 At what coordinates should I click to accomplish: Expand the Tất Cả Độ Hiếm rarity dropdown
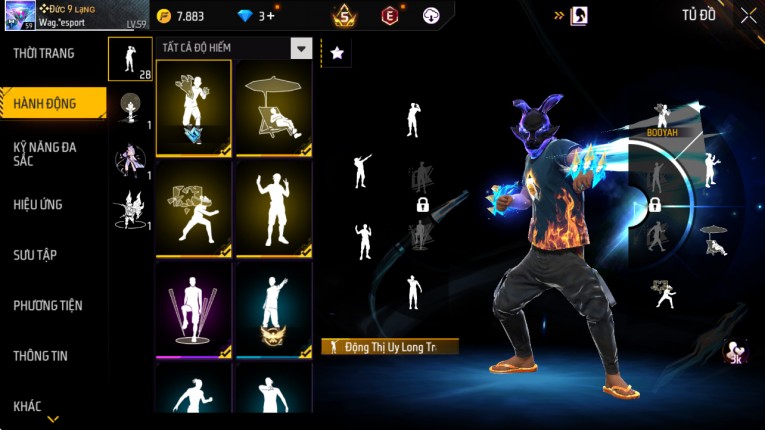pyautogui.click(x=300, y=48)
